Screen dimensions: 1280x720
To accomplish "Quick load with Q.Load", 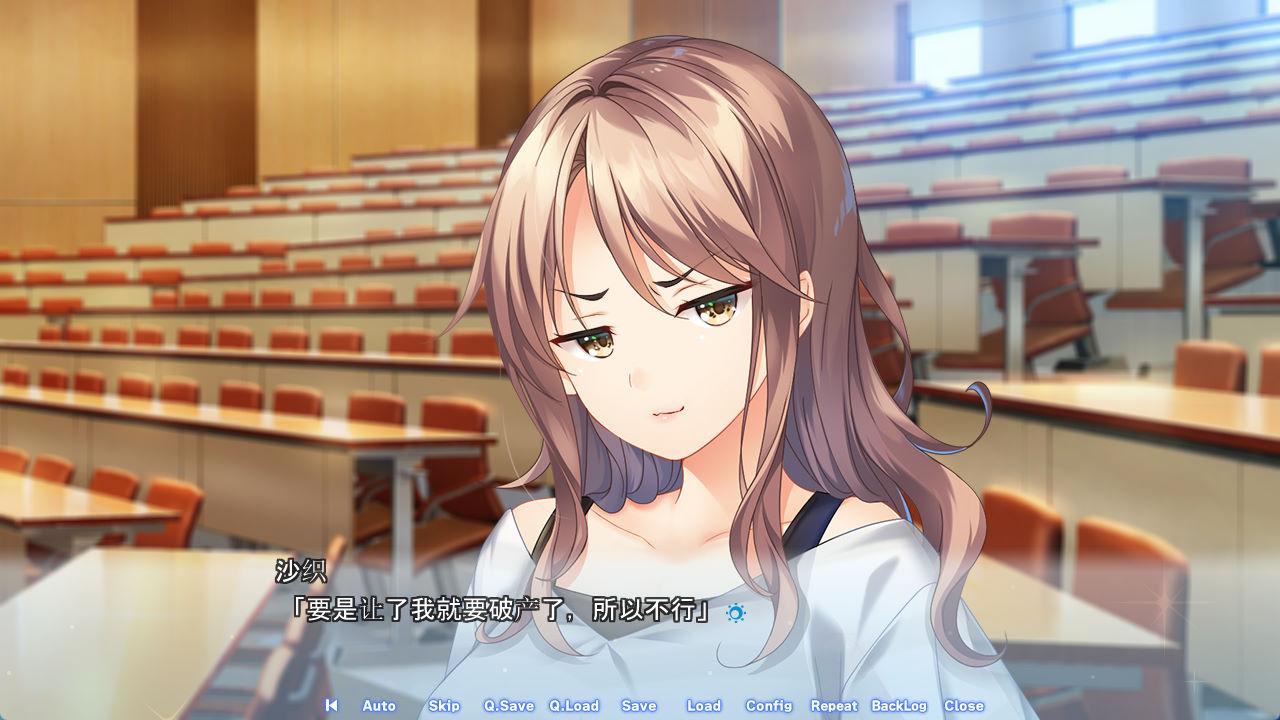I will (574, 705).
